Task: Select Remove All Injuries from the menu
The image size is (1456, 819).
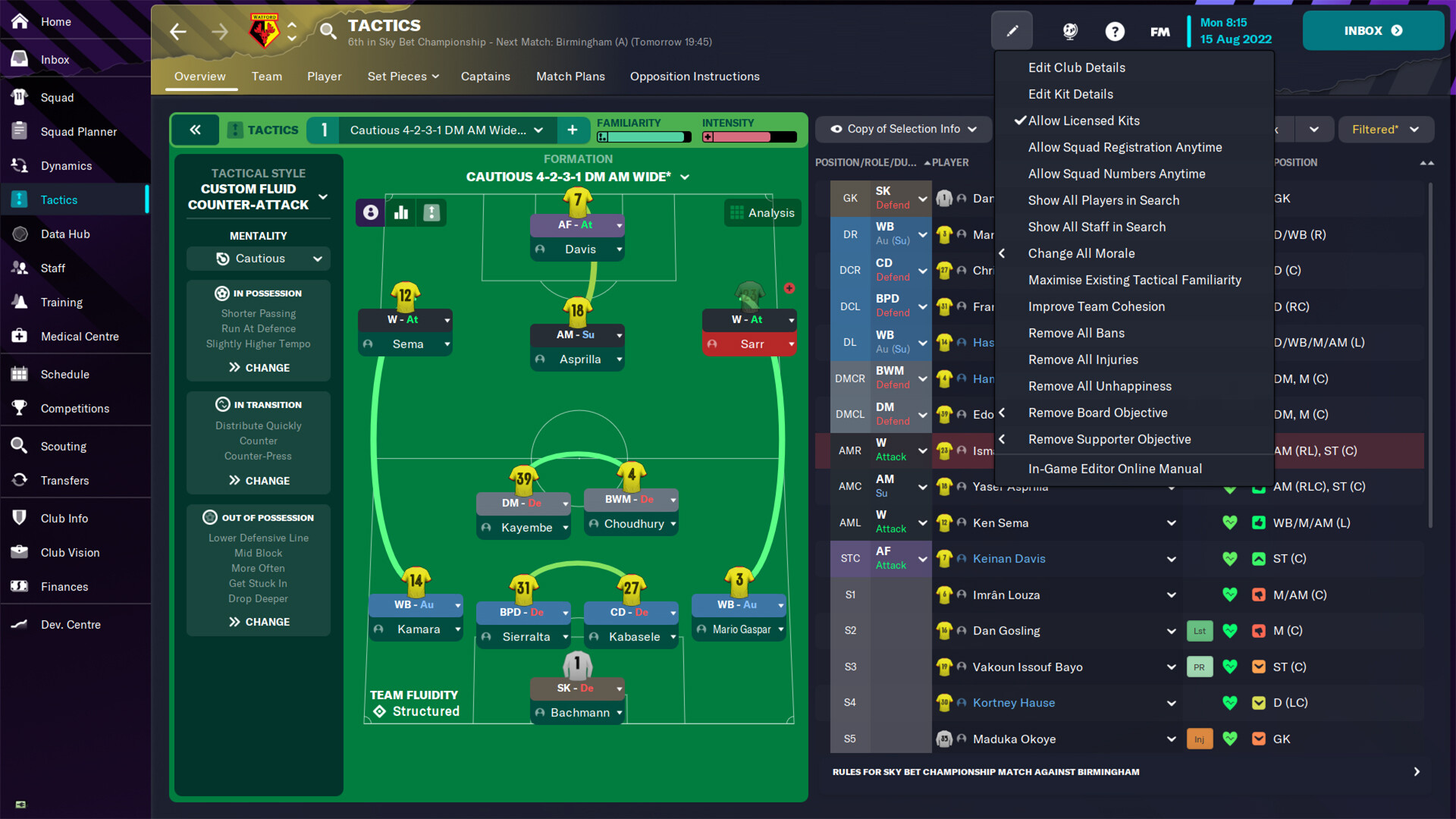Action: tap(1083, 359)
